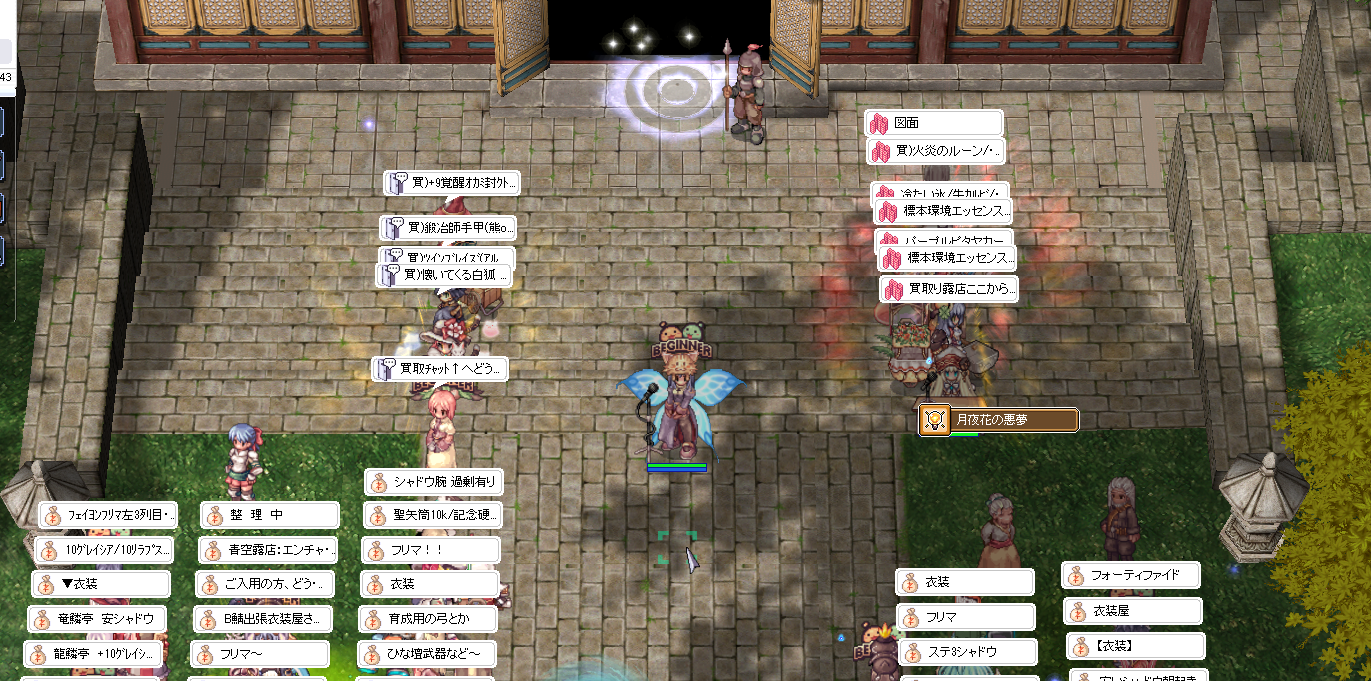Open the フォーティファイド vendor shop

[1131, 575]
